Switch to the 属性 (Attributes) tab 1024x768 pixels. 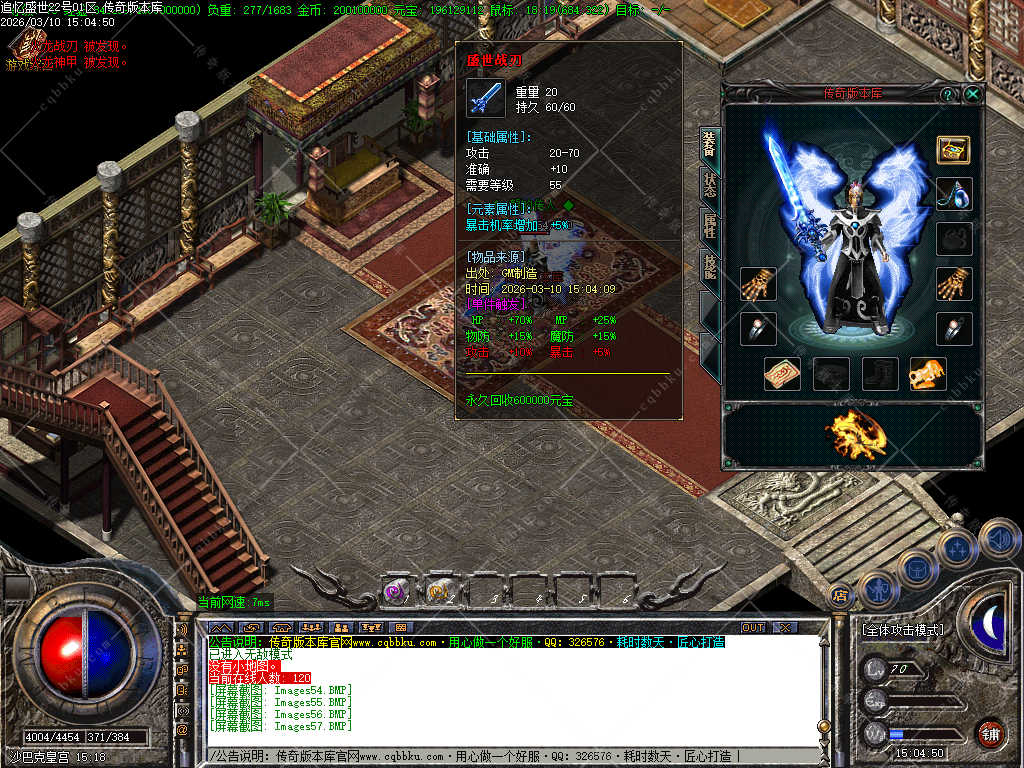[x=709, y=226]
